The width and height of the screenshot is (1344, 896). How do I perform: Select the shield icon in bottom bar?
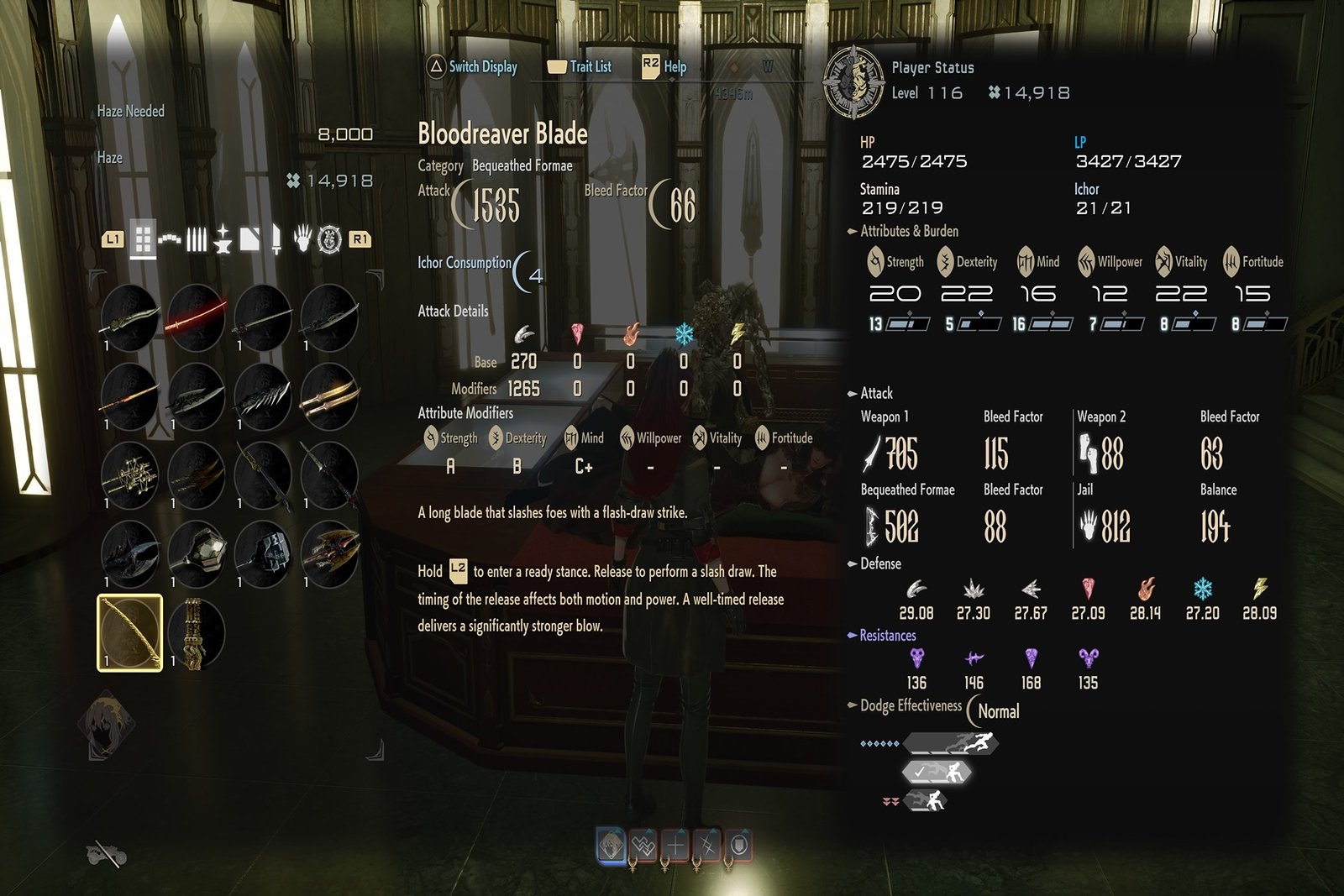(x=739, y=846)
